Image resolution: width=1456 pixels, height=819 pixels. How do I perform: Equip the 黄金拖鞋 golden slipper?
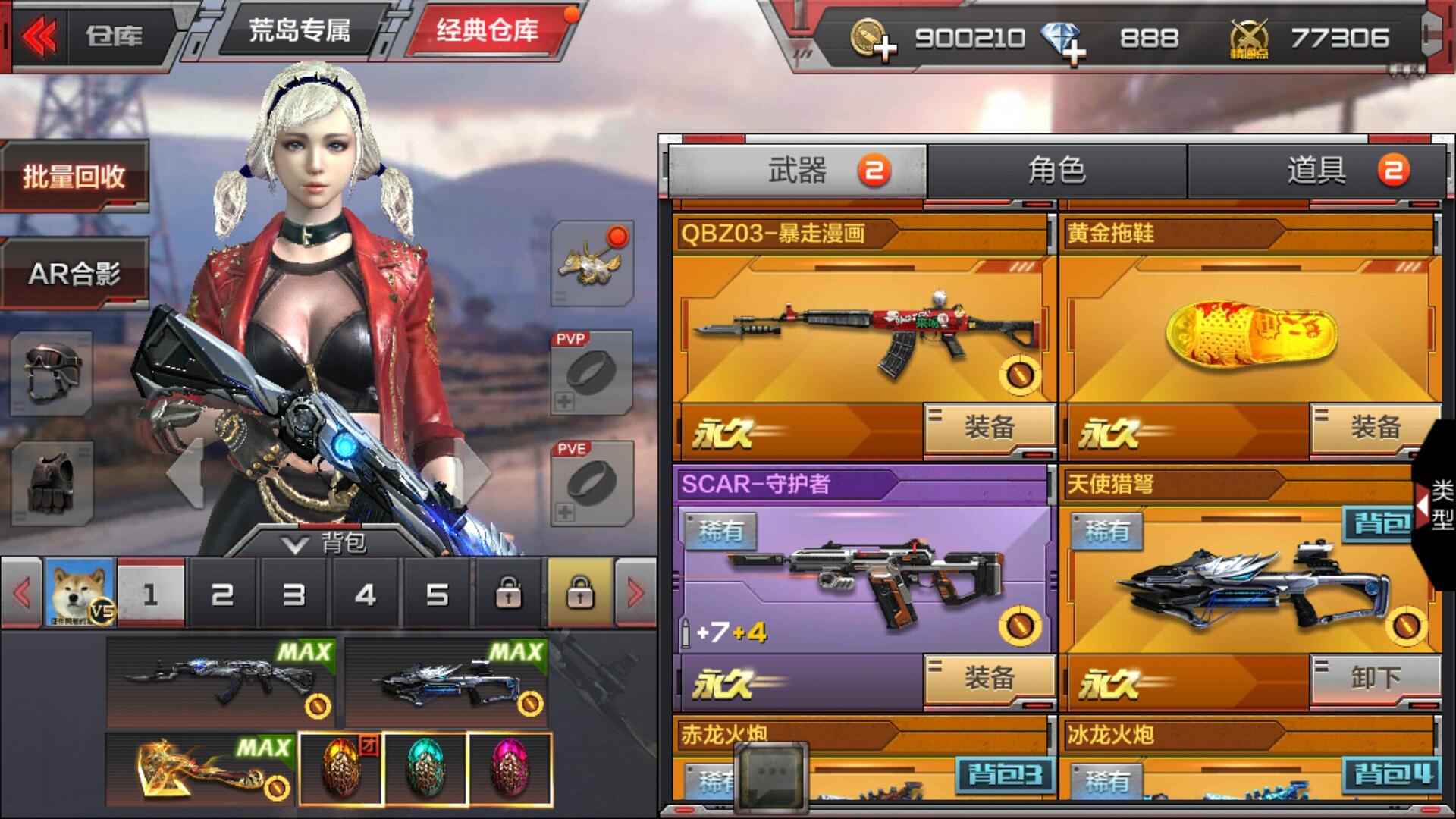pos(1375,428)
